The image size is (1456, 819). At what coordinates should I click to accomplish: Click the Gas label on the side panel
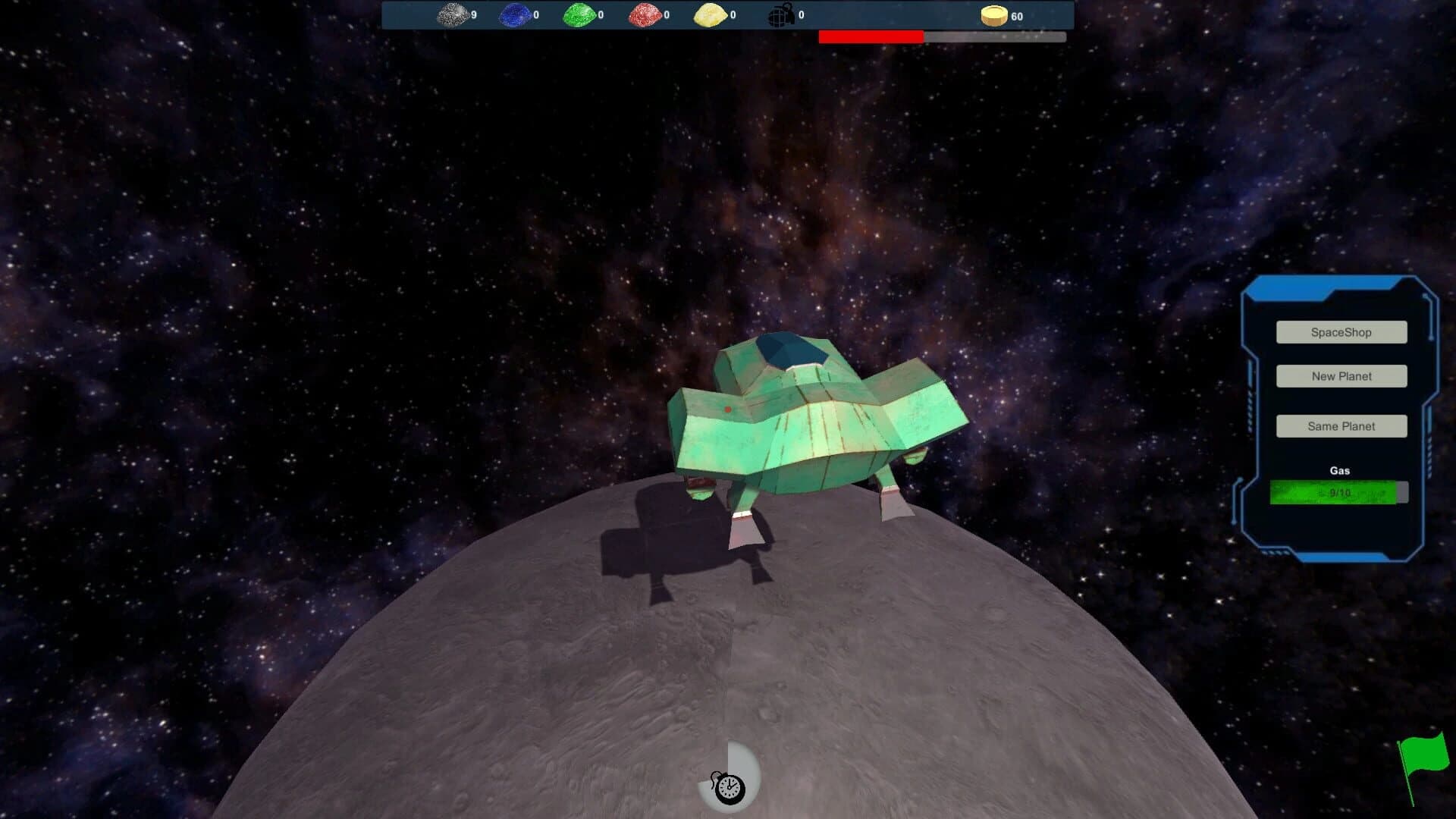pyautogui.click(x=1340, y=470)
